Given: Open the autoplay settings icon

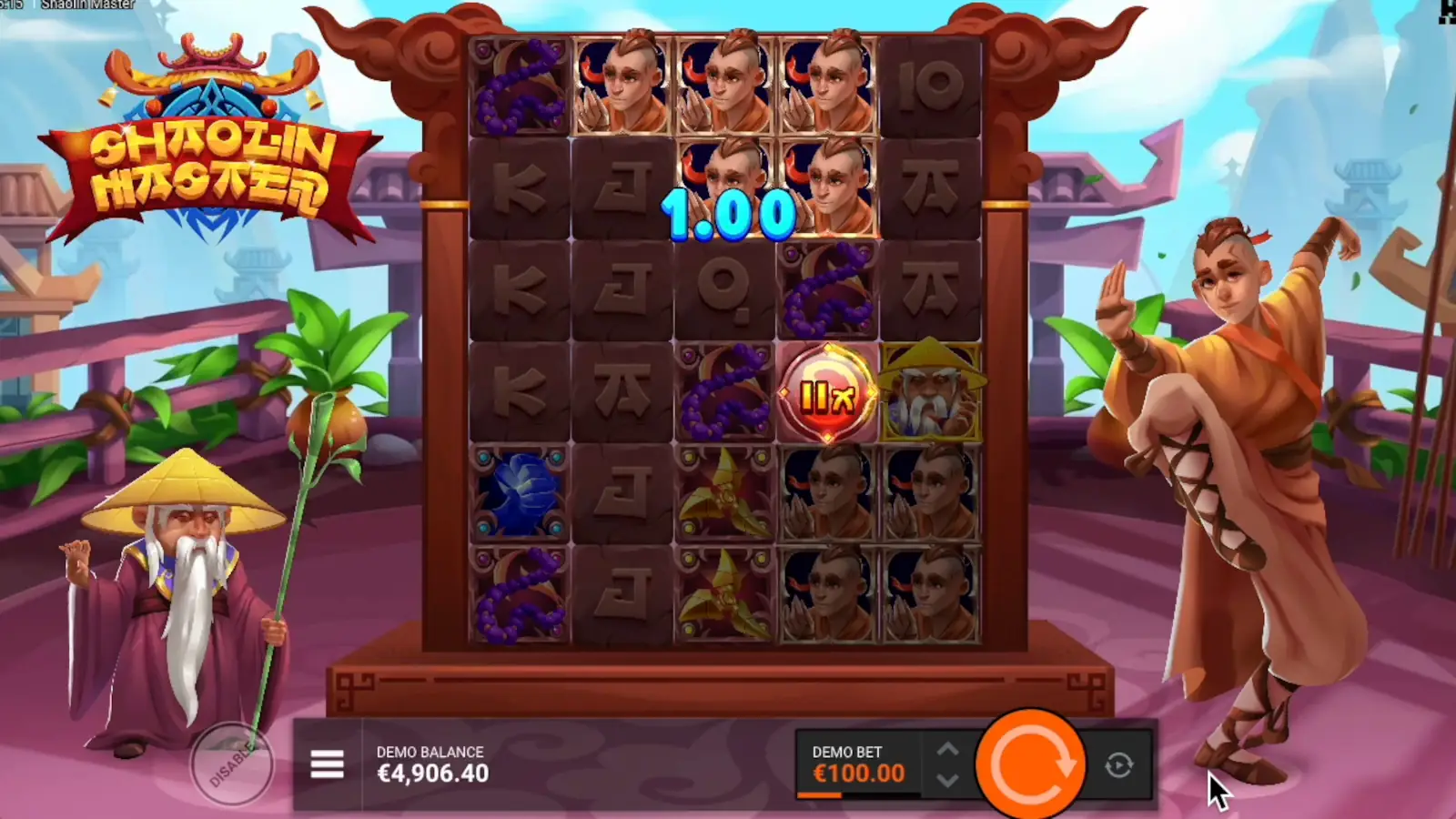Looking at the screenshot, I should 1119,765.
